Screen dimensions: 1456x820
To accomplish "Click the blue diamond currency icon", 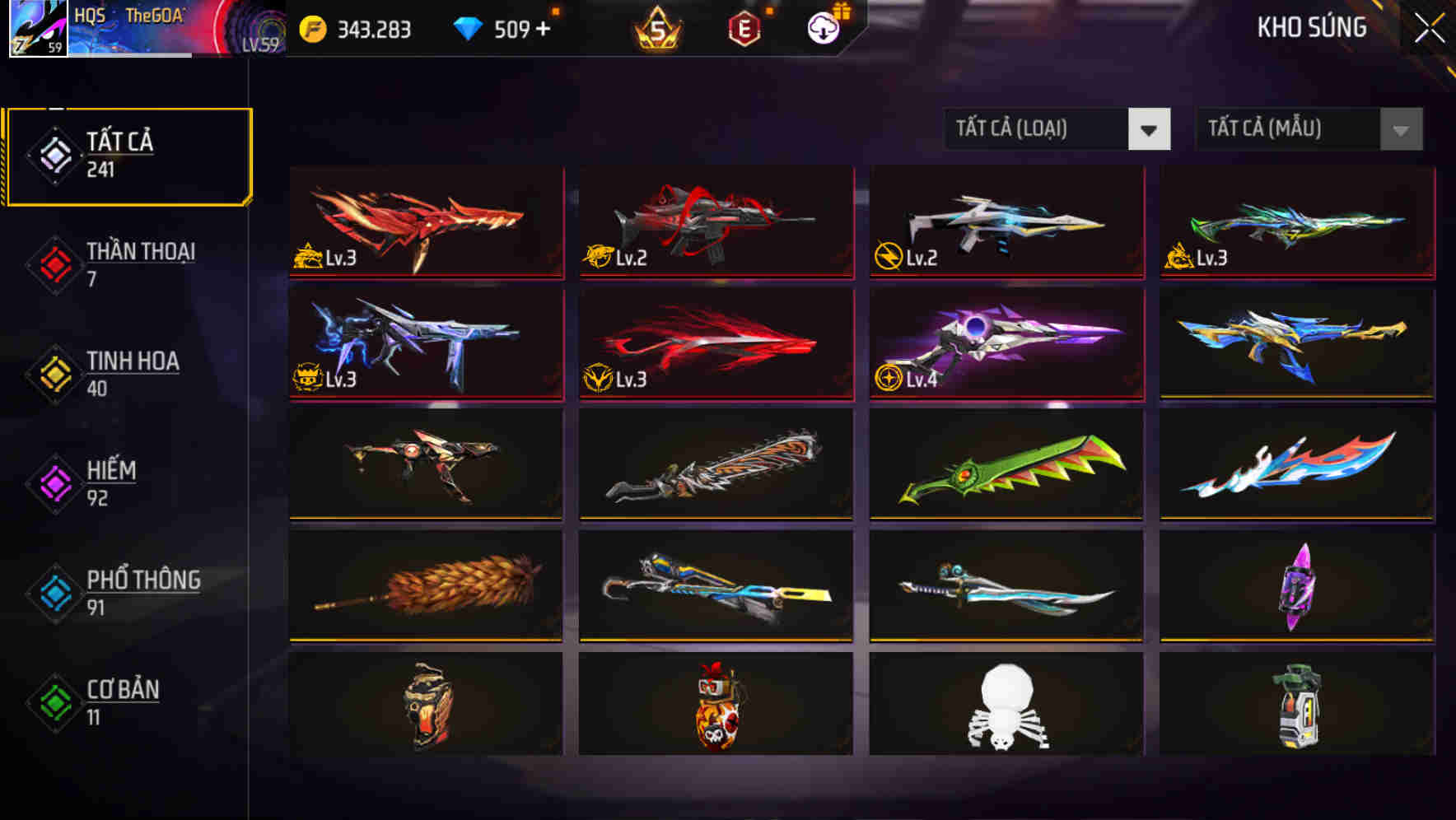I will pos(469,27).
